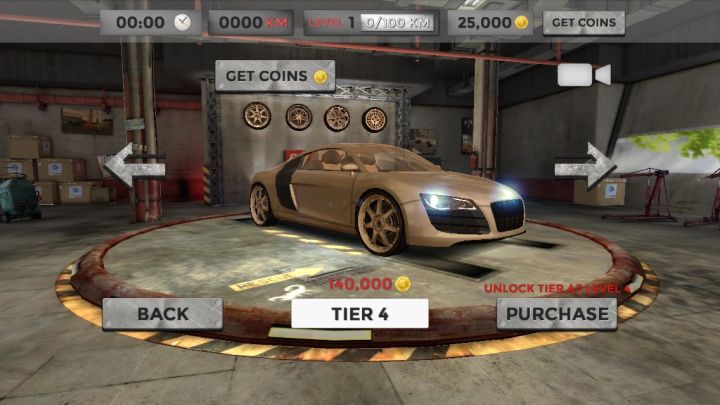Image resolution: width=720 pixels, height=405 pixels.
Task: PURCHASE the displayed car
Action: 556,313
